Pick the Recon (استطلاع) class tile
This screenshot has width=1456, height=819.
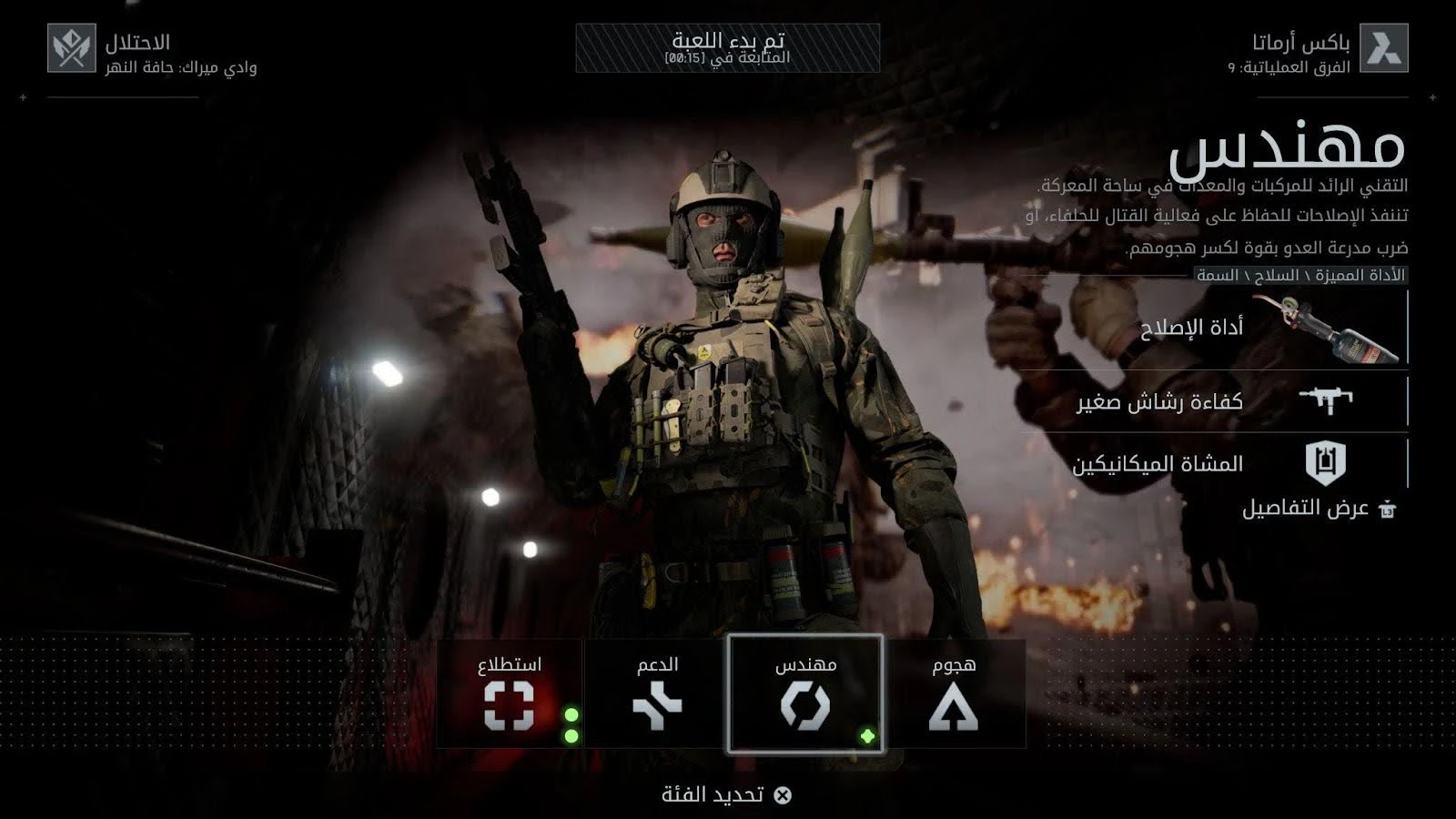[510, 694]
